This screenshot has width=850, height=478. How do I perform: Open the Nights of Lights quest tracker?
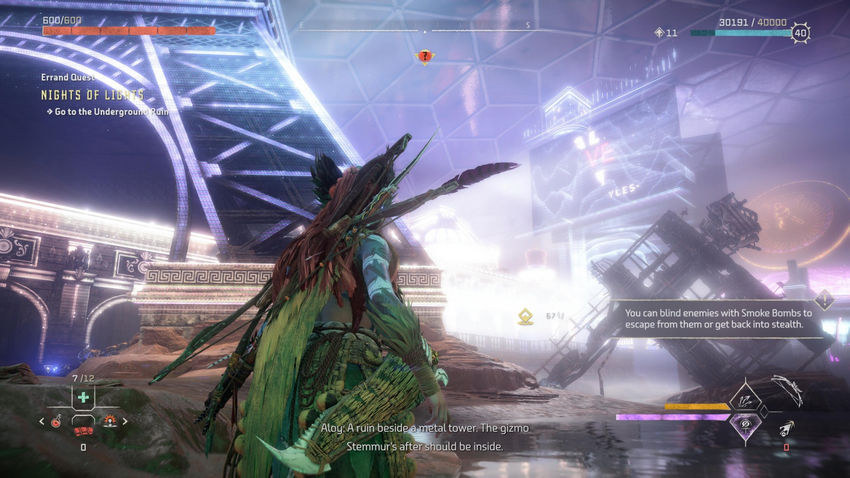point(92,94)
